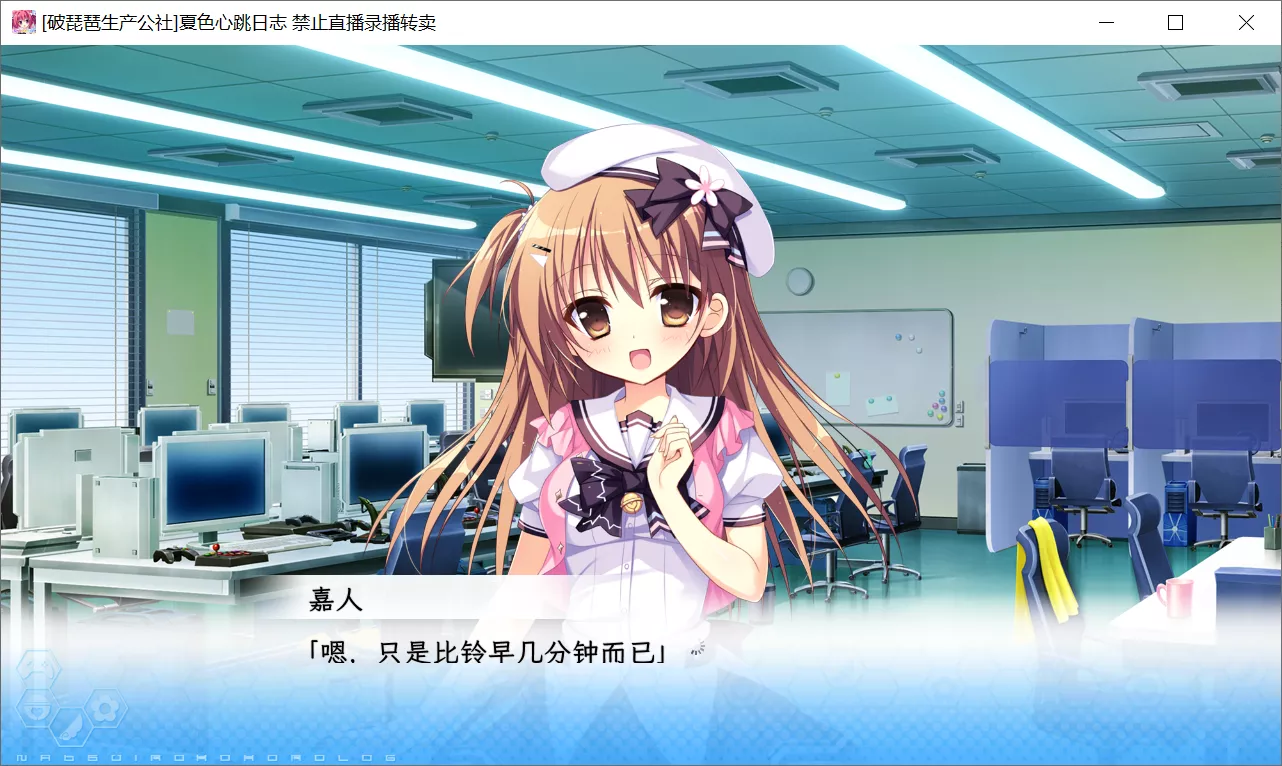
Task: Click the round clock on the back wall
Action: tap(799, 281)
